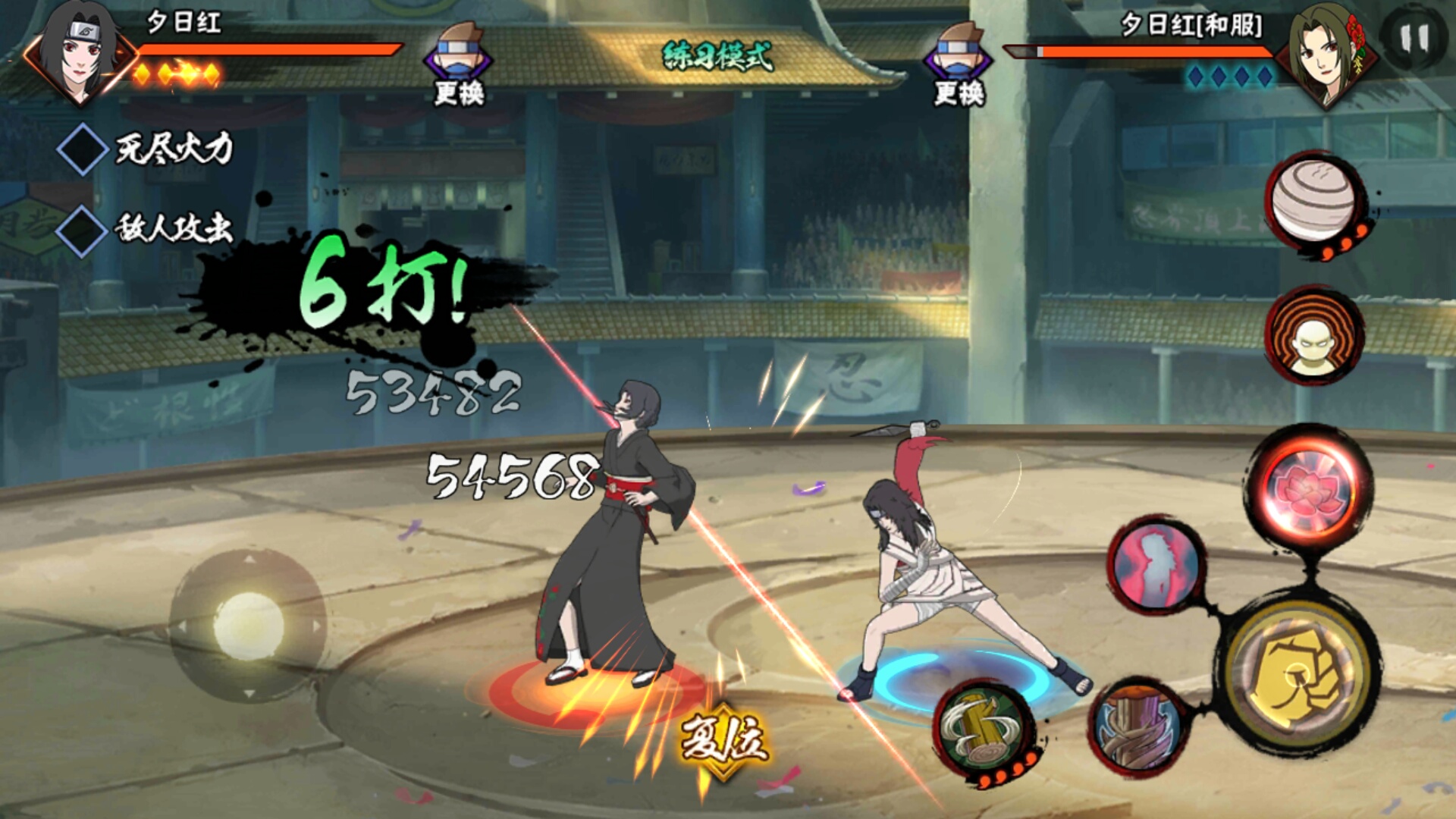Tap the virtual movement joystick
Screen dimensions: 1456x819
point(248,626)
